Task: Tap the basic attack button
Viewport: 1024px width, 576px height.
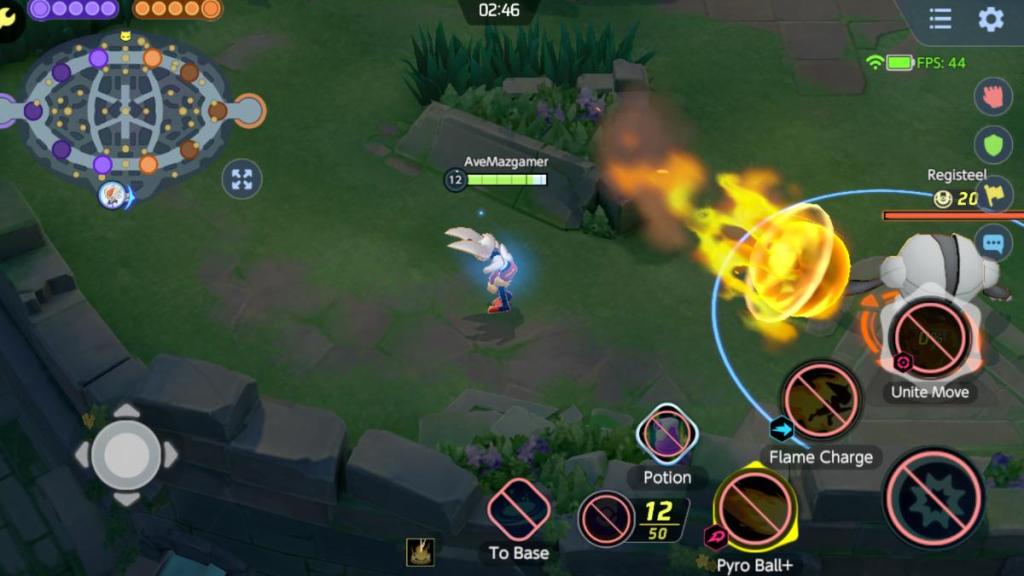Action: [934, 497]
